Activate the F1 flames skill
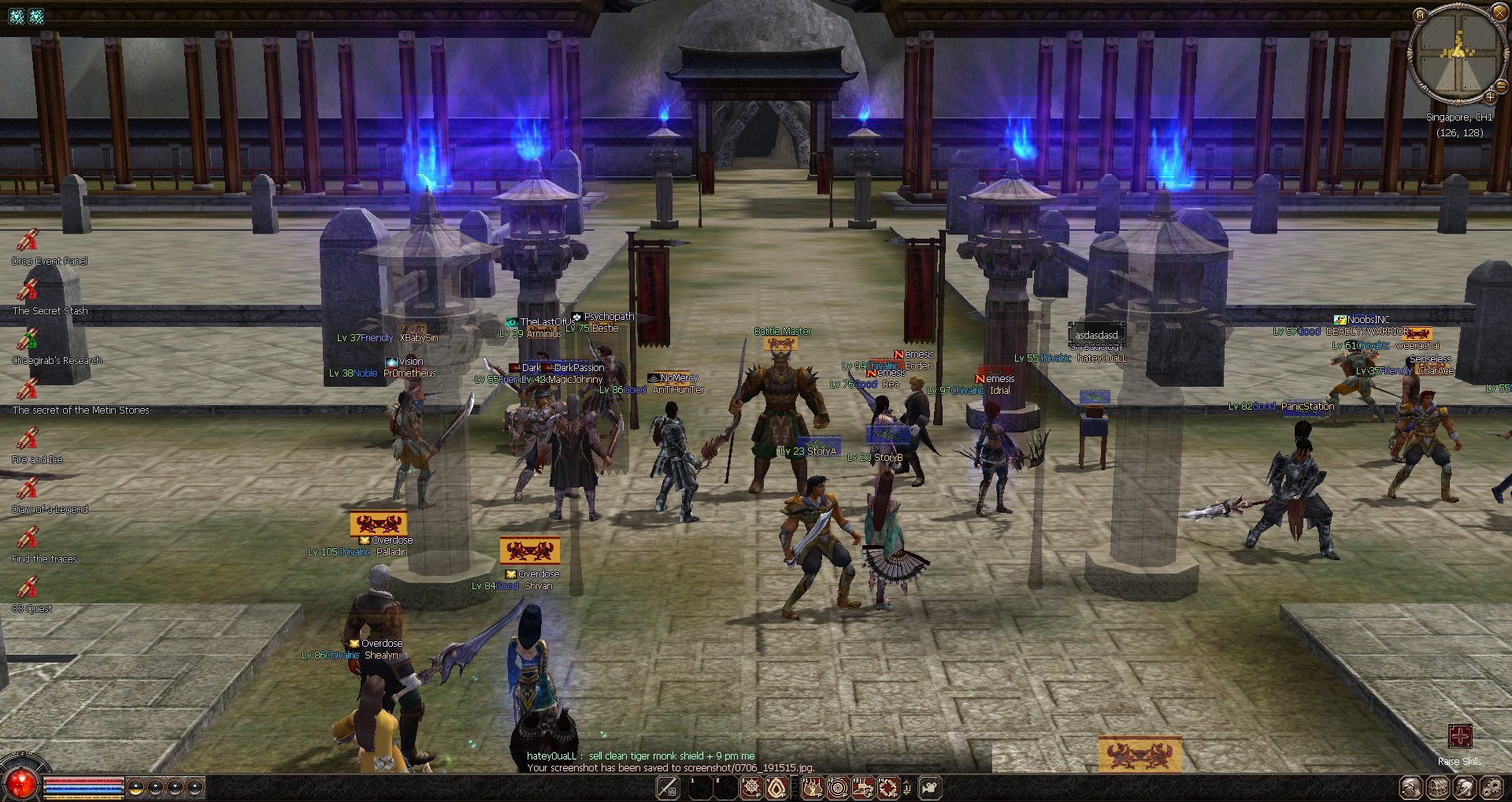The width and height of the screenshot is (1512, 802). click(813, 788)
